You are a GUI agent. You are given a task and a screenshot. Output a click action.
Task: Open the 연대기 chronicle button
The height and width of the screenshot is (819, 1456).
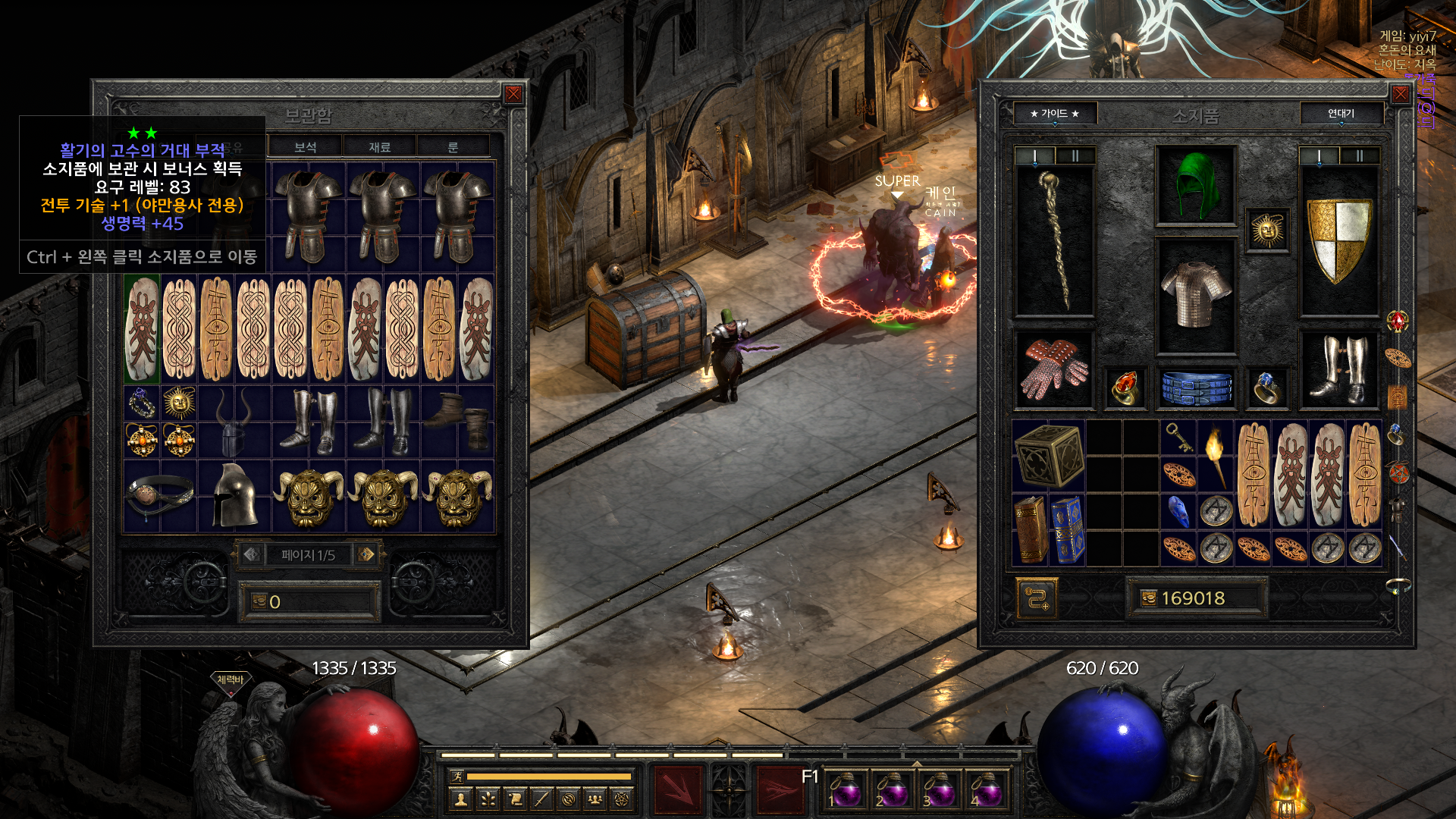(1341, 114)
